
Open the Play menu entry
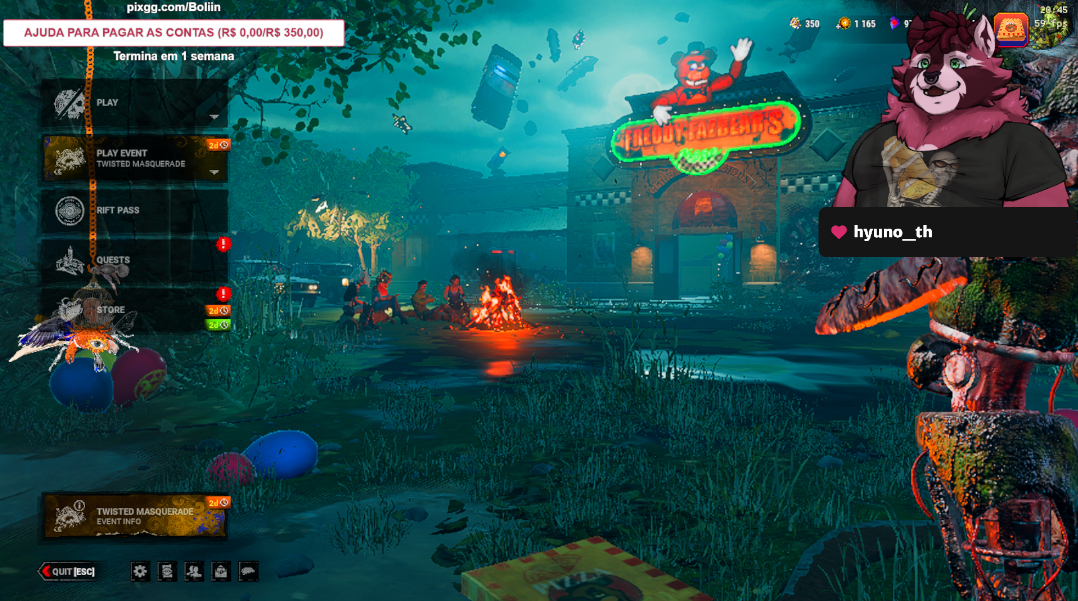134,103
